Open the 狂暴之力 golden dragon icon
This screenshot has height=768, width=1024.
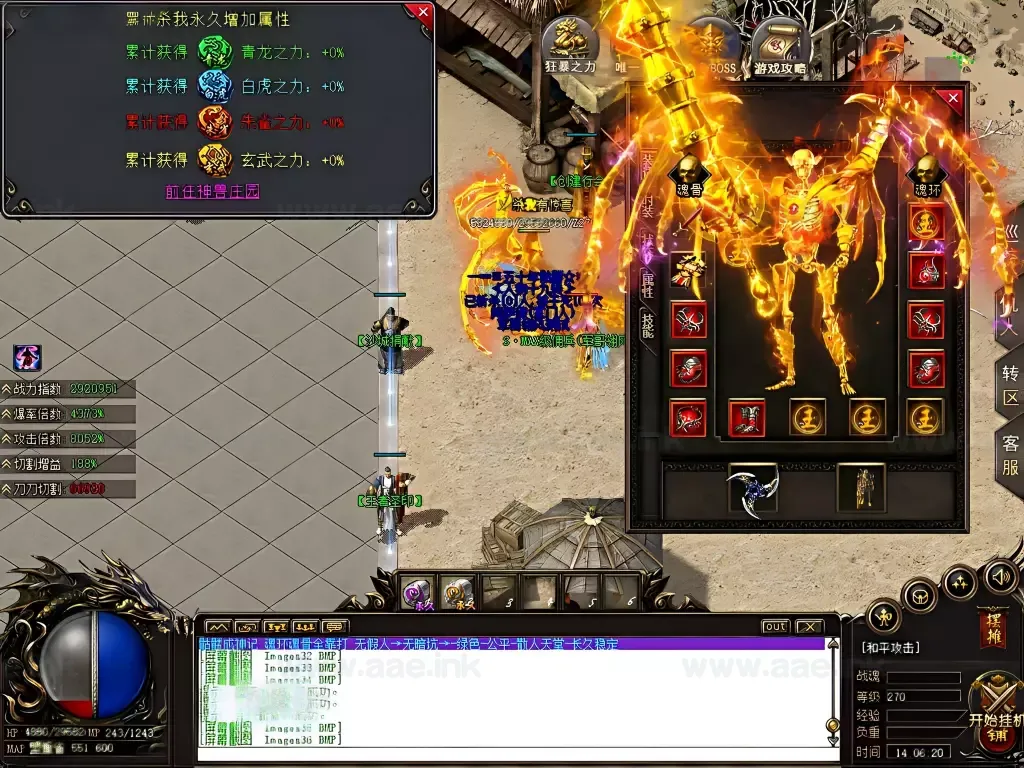571,47
